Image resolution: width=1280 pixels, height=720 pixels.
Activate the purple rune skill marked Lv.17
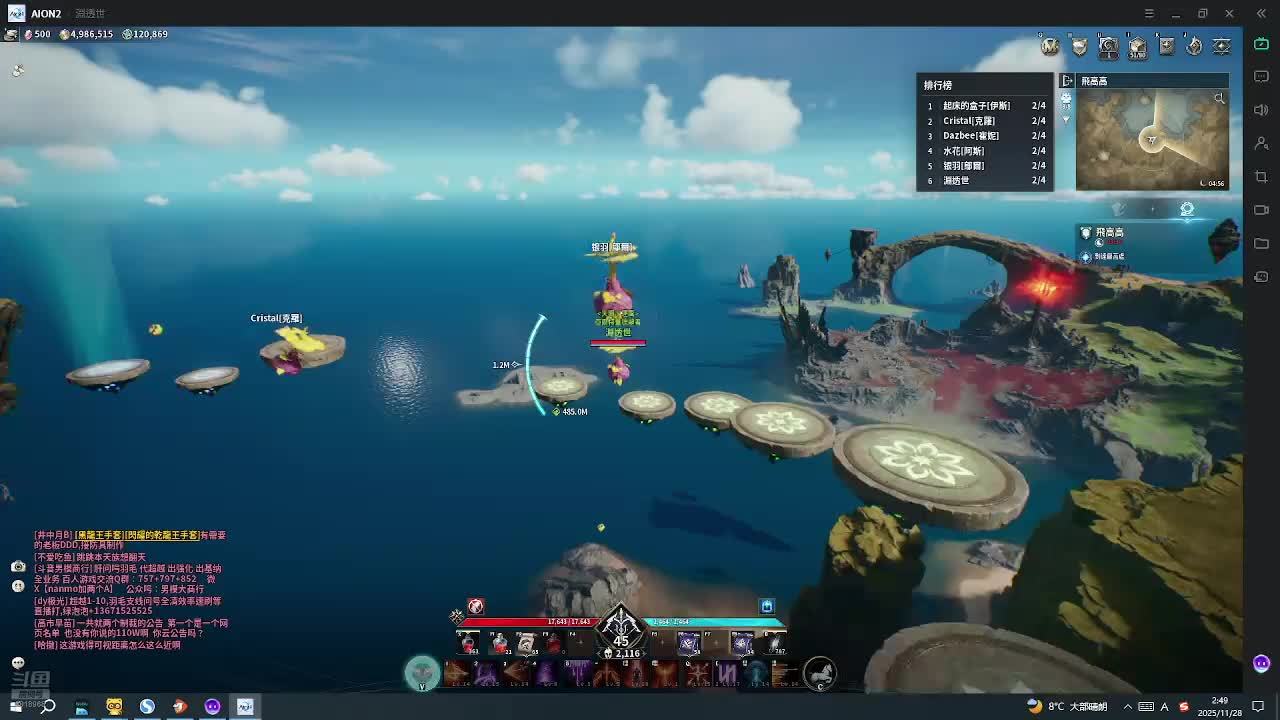tap(727, 674)
